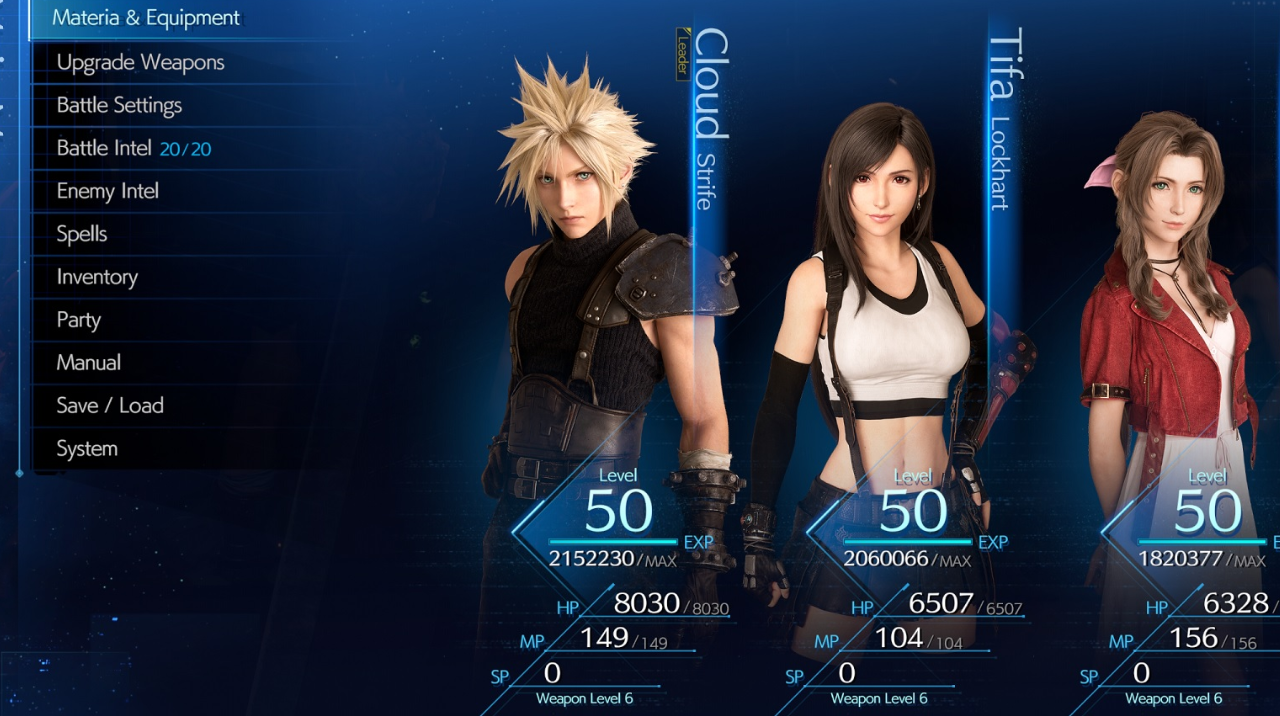Screen dimensions: 1280x716
Task: Select Upgrade Weapons from the menu
Action: coord(140,62)
